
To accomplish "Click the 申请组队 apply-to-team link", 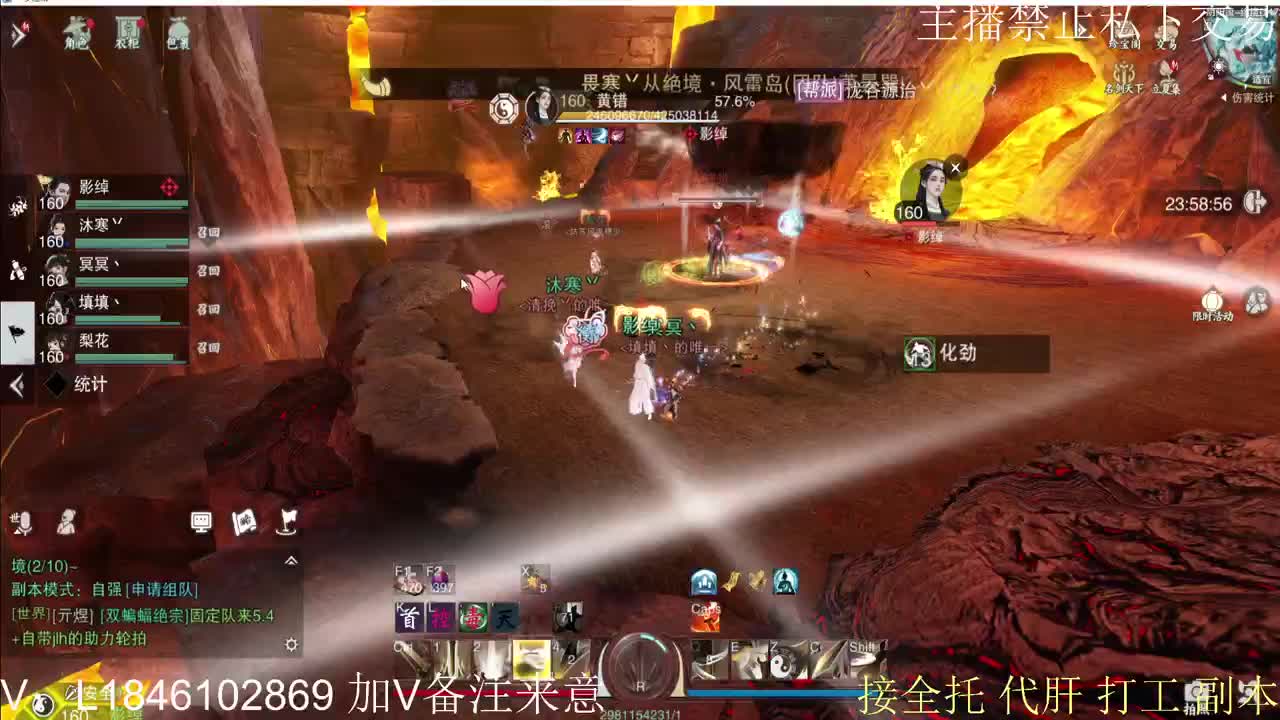I will click(x=161, y=589).
